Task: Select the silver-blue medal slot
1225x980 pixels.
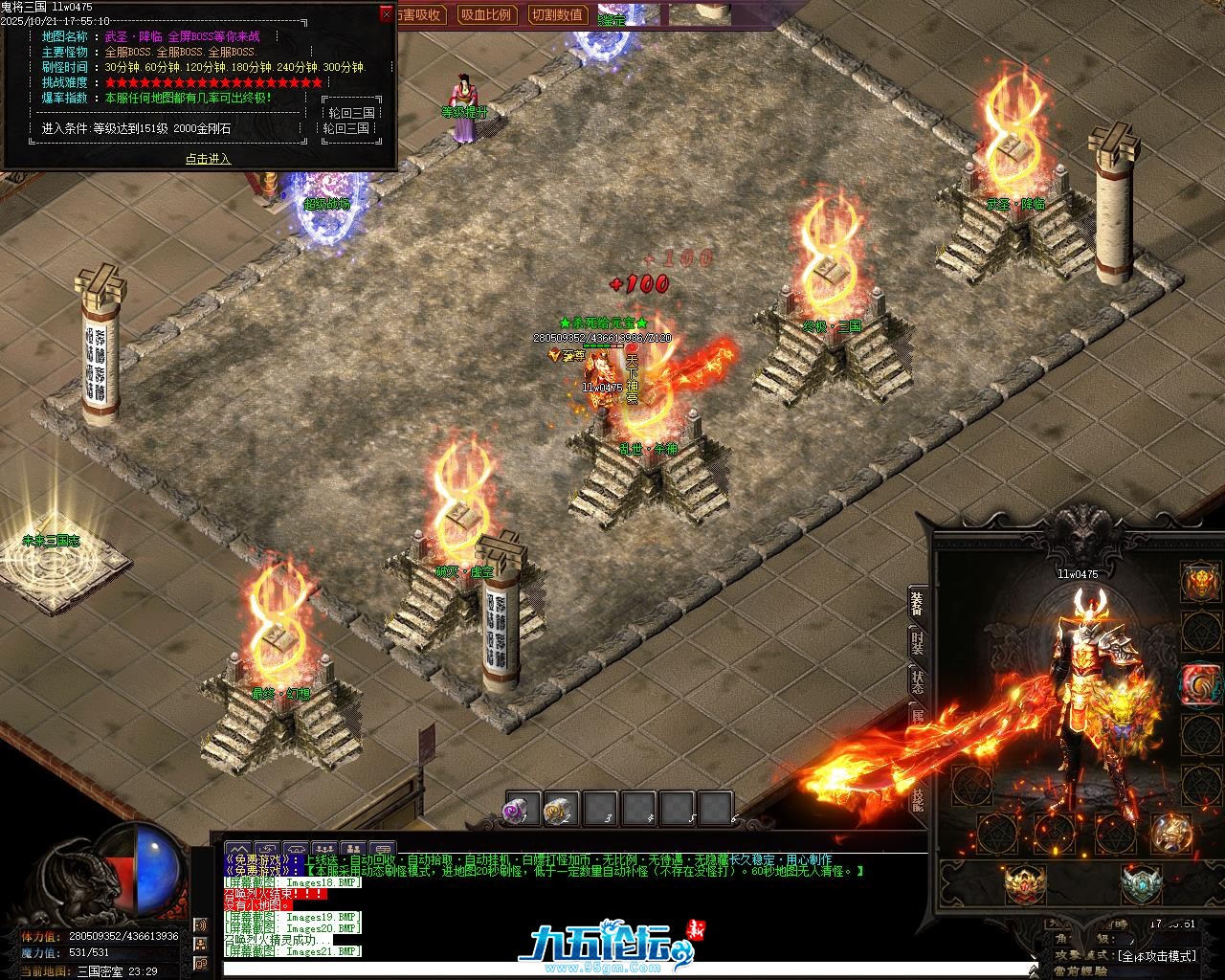Action: point(1140,885)
